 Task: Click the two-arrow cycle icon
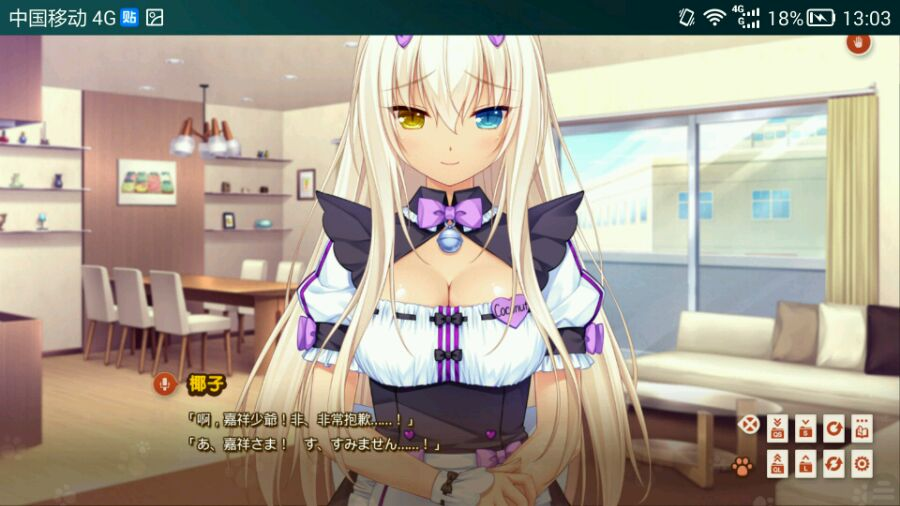(x=833, y=463)
